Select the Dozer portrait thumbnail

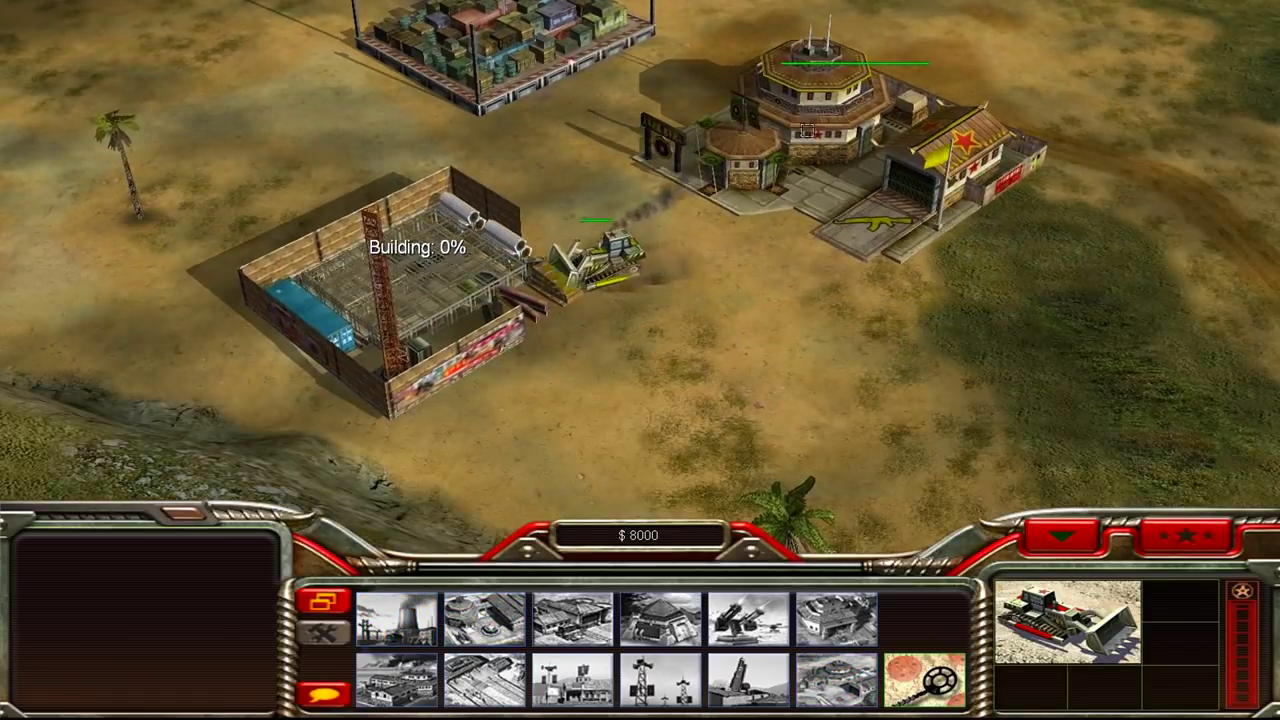(1067, 618)
